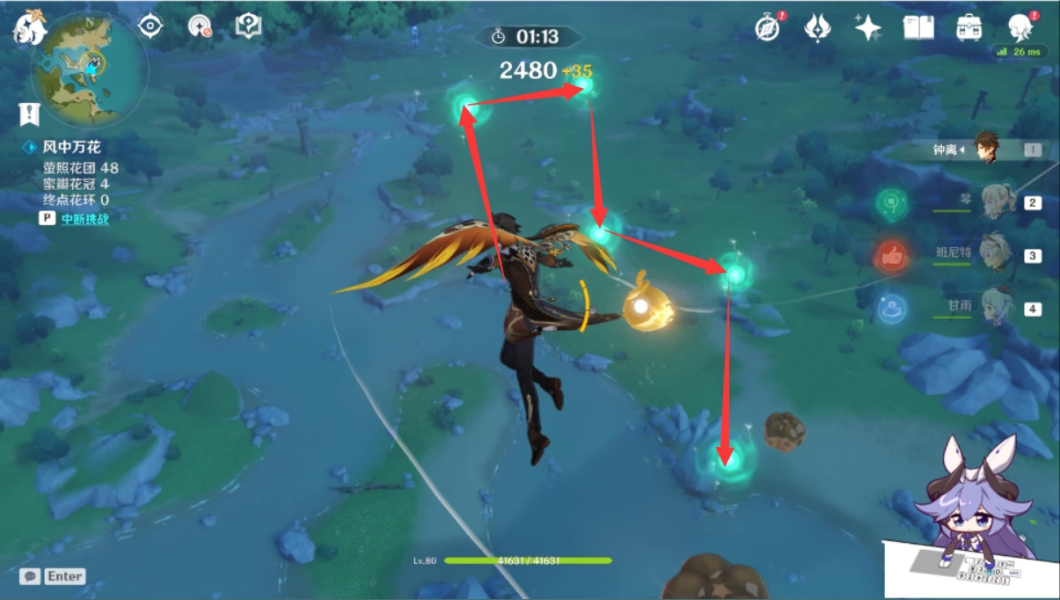1060x600 pixels.
Task: Open the backpack inventory icon
Action: (968, 27)
